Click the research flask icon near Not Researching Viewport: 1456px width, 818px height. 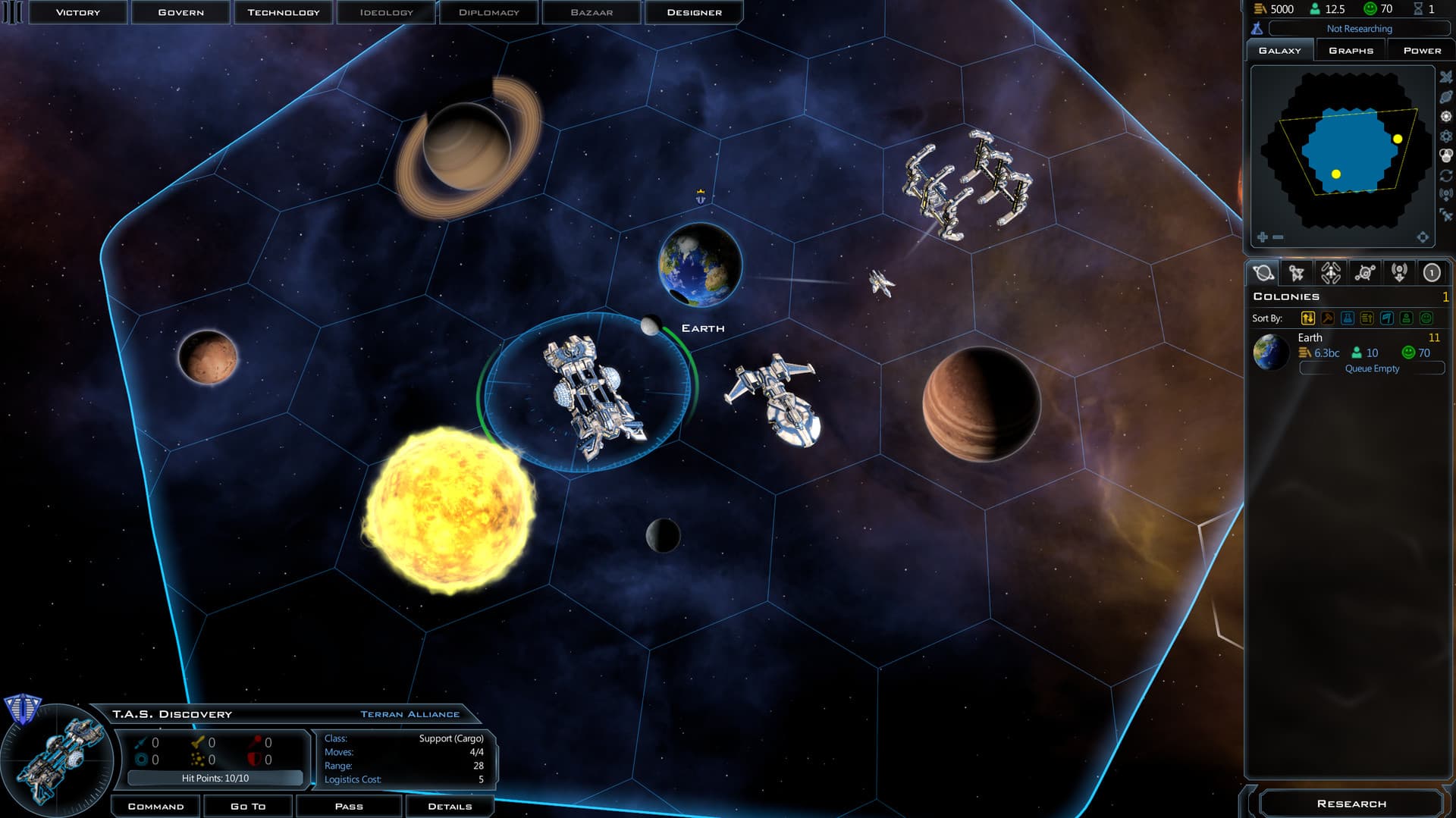click(x=1257, y=28)
